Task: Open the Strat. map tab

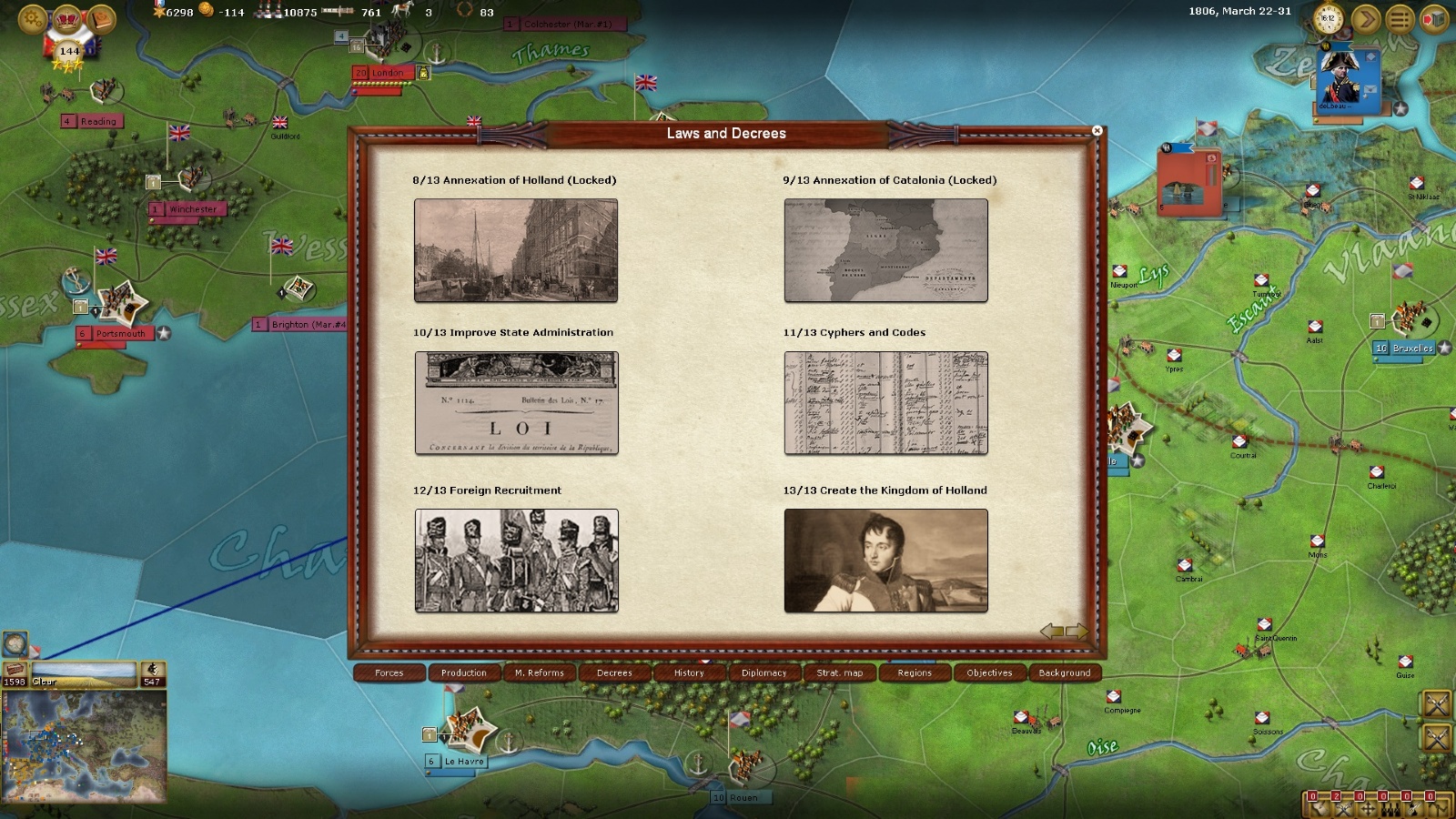Action: click(x=839, y=673)
